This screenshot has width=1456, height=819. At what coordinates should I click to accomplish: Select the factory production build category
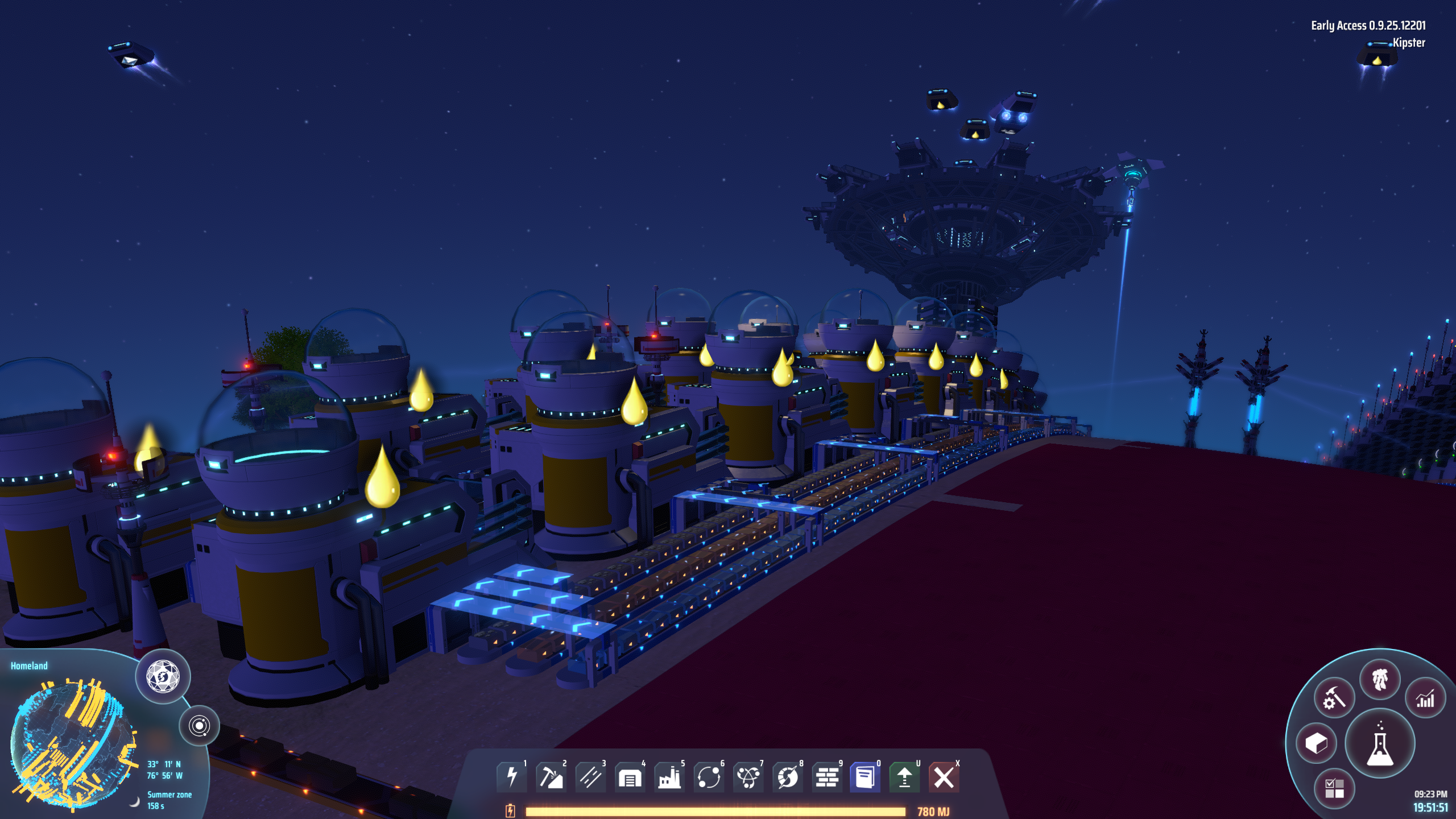pos(669,776)
